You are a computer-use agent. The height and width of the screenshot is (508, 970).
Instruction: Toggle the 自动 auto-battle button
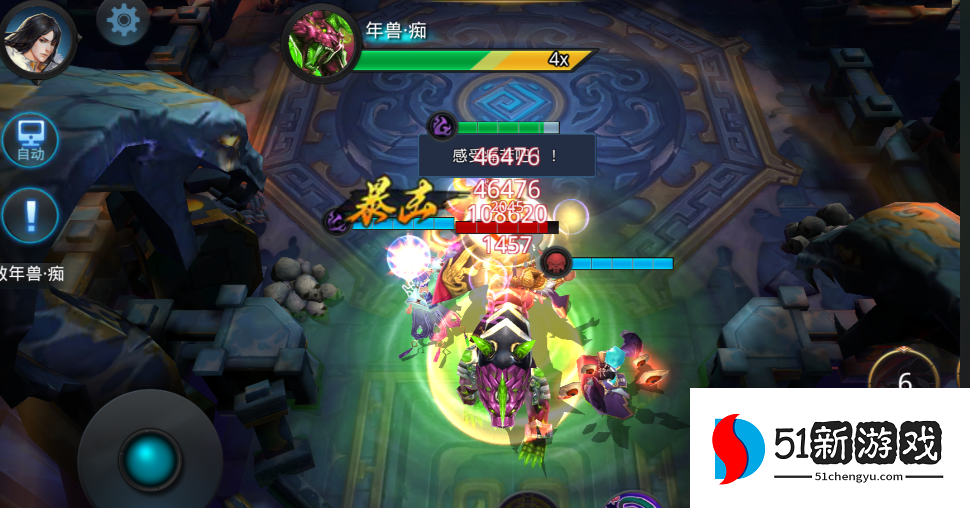tap(30, 139)
